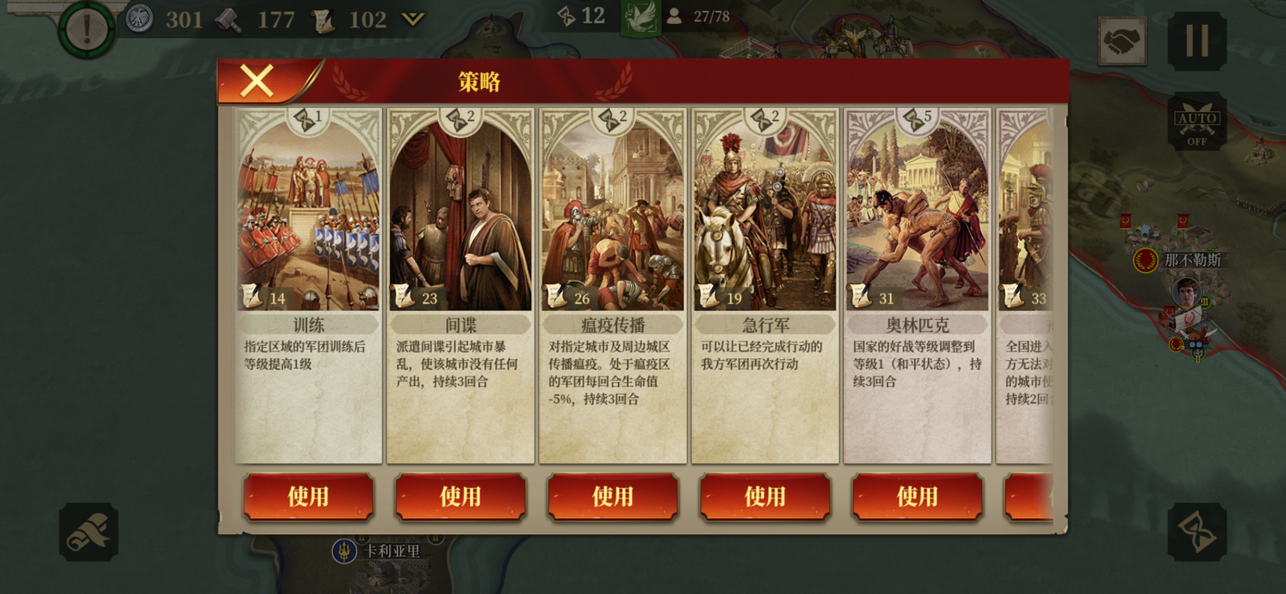Use the 瘟疫传播 plague card
The image size is (1286, 594).
point(612,497)
